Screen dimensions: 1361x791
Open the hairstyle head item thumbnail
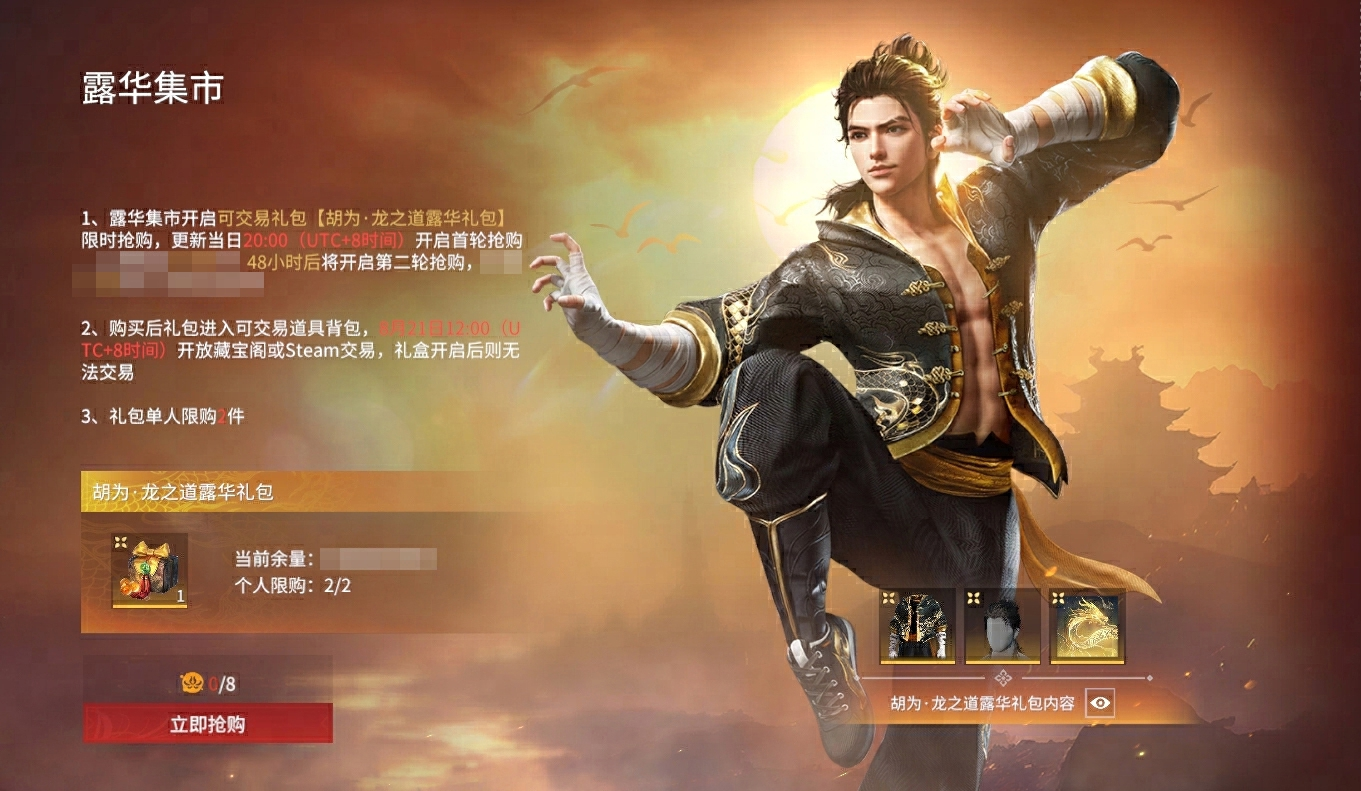(x=1002, y=626)
